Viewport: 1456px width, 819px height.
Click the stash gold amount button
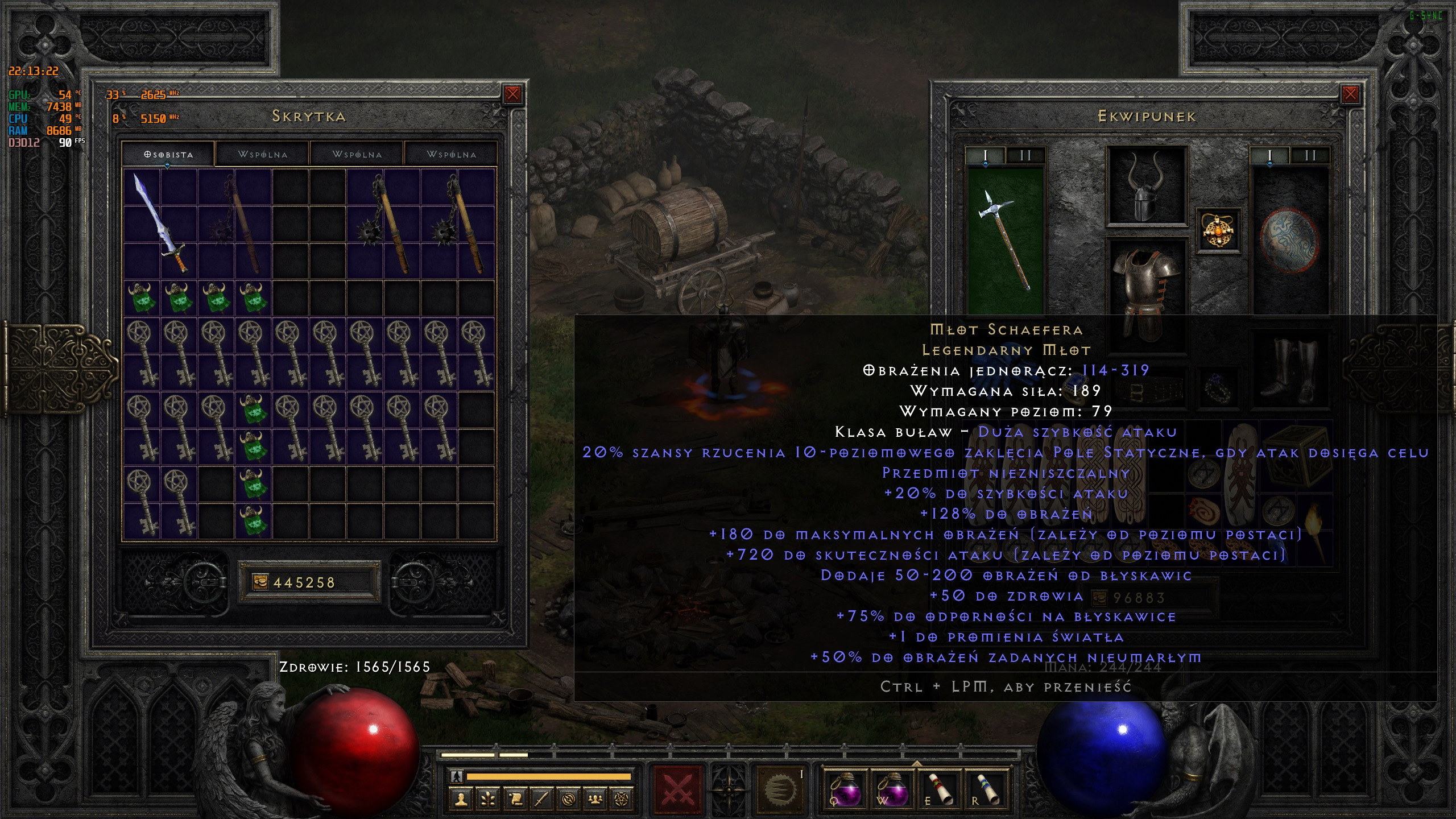point(309,582)
